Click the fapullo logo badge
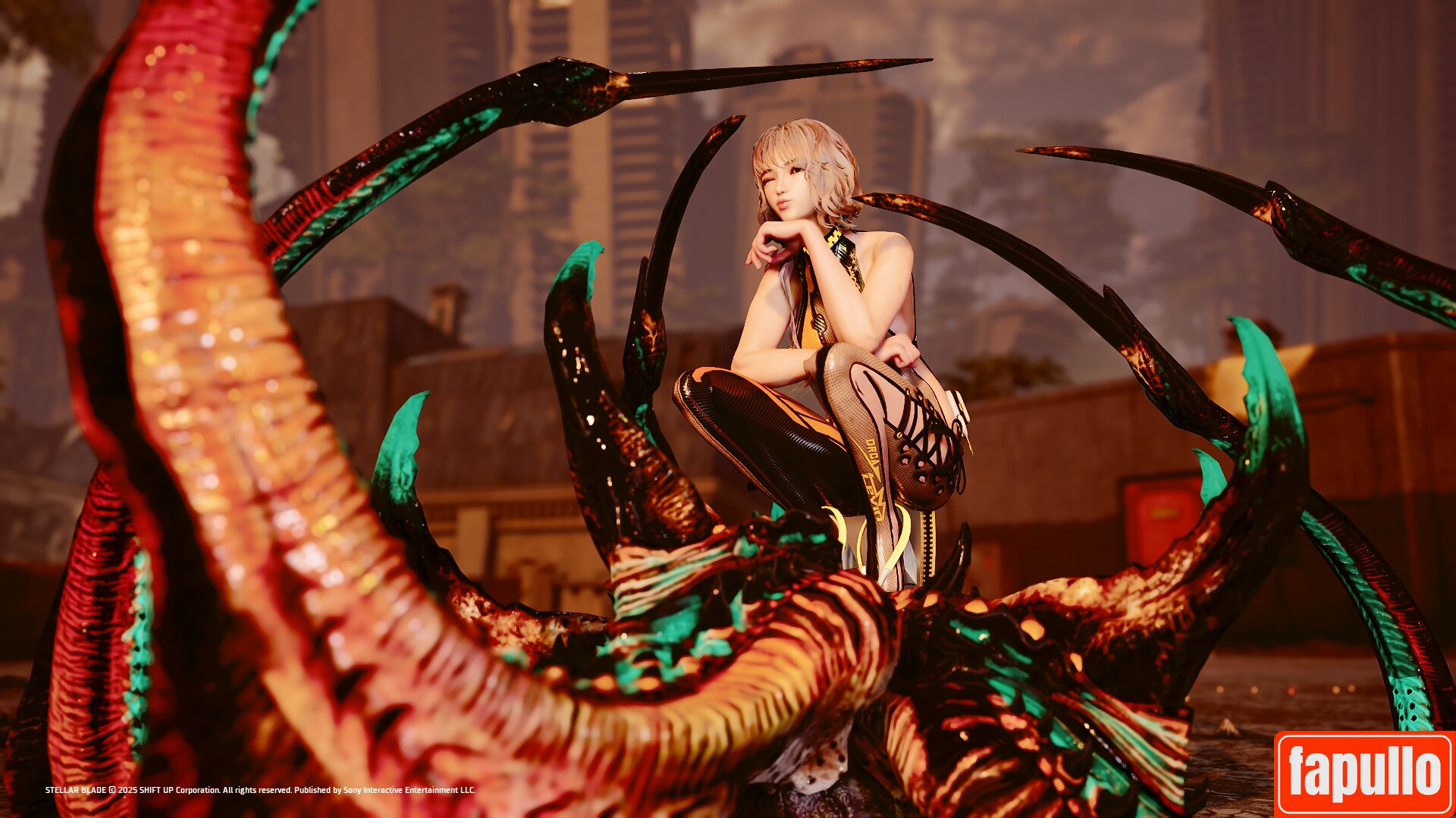This screenshot has width=1456, height=818. click(x=1364, y=773)
